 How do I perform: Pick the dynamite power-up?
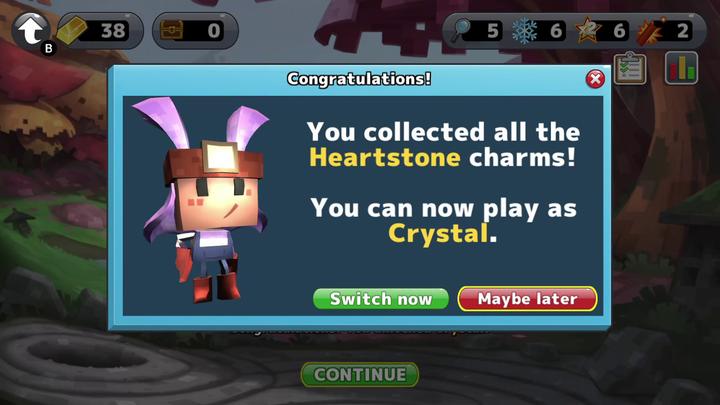pos(651,30)
